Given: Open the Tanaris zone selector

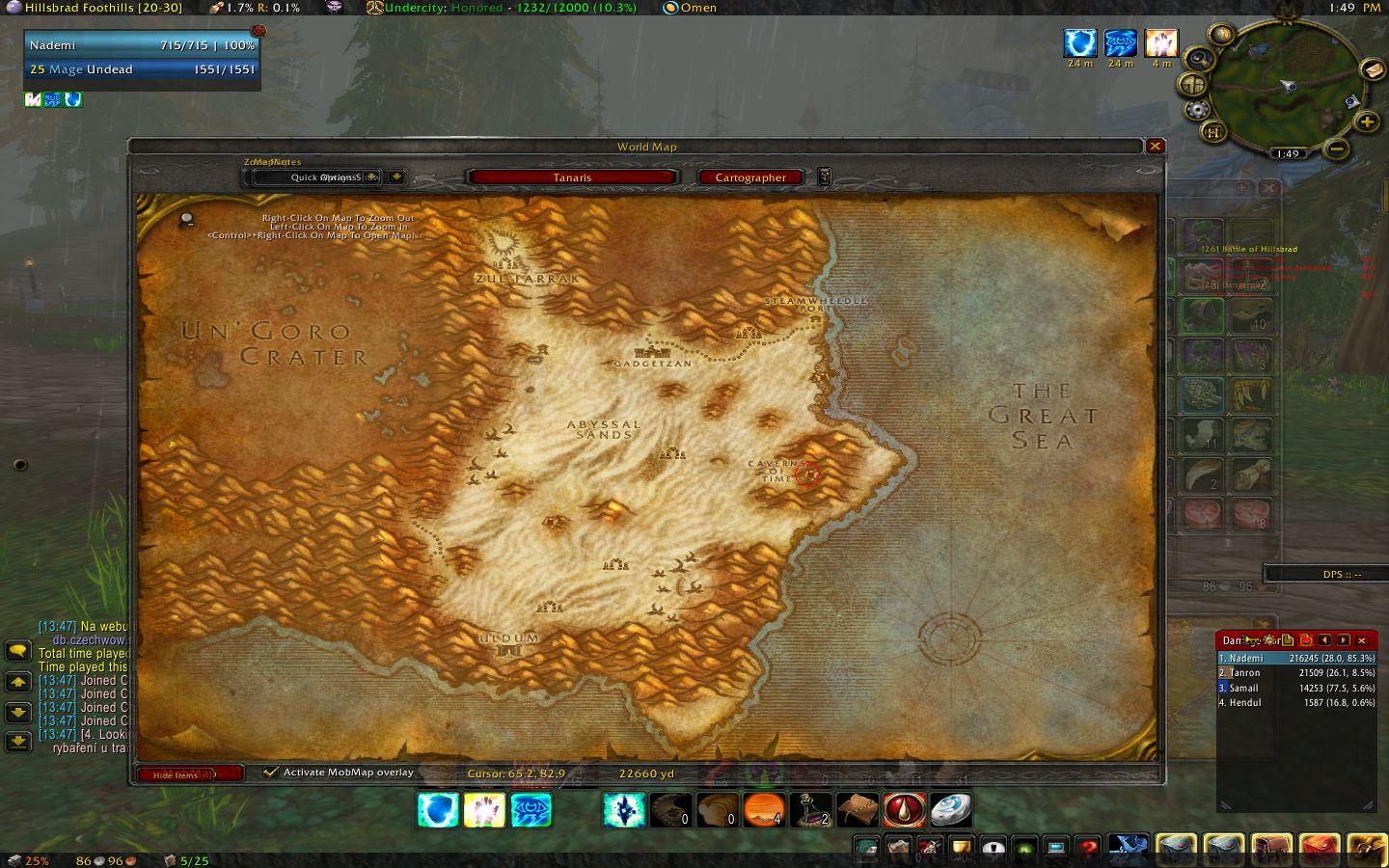Looking at the screenshot, I should click(572, 177).
